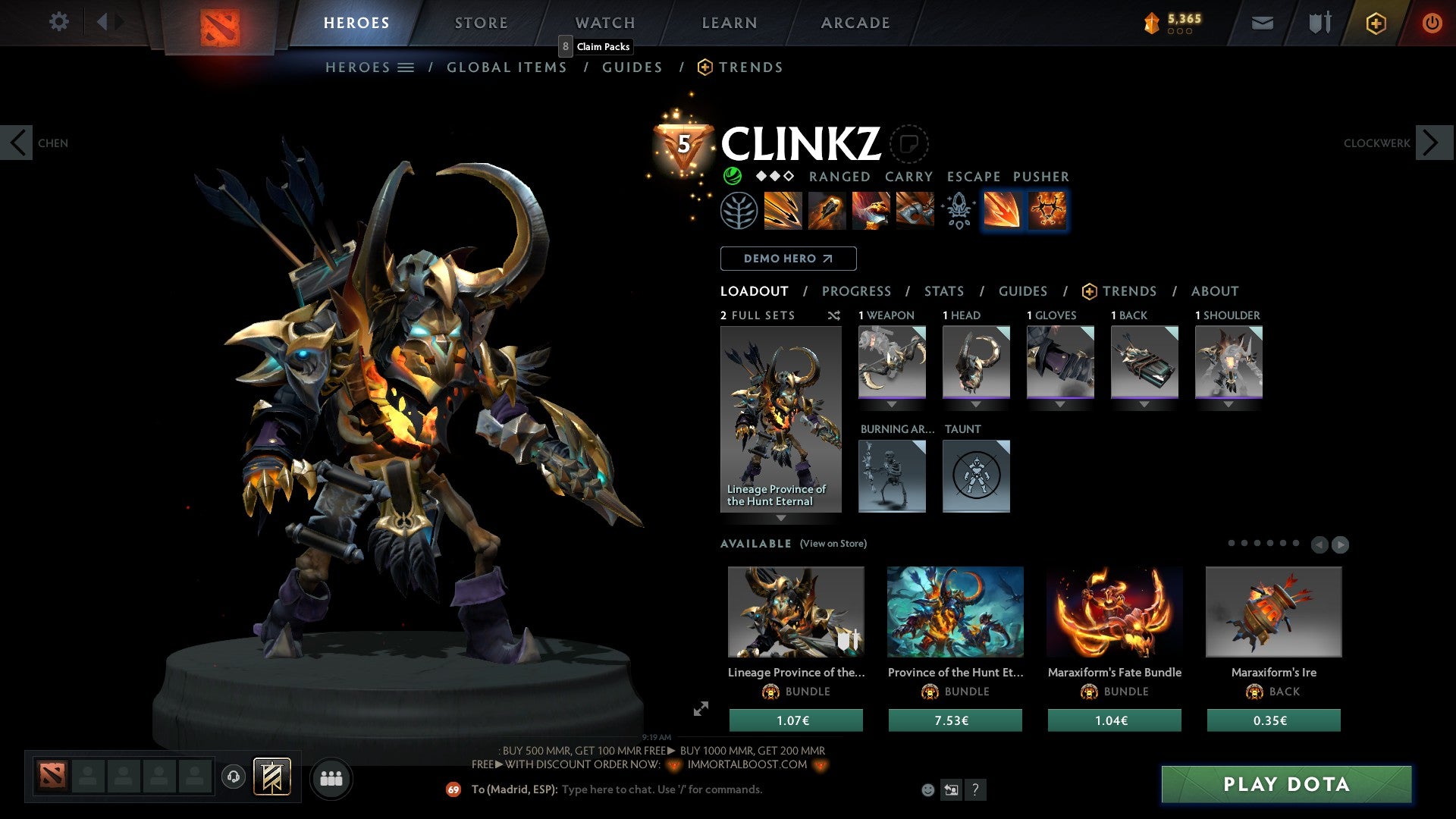Expand the Lineage Province full set arrow
1456x819 pixels.
coord(781,519)
